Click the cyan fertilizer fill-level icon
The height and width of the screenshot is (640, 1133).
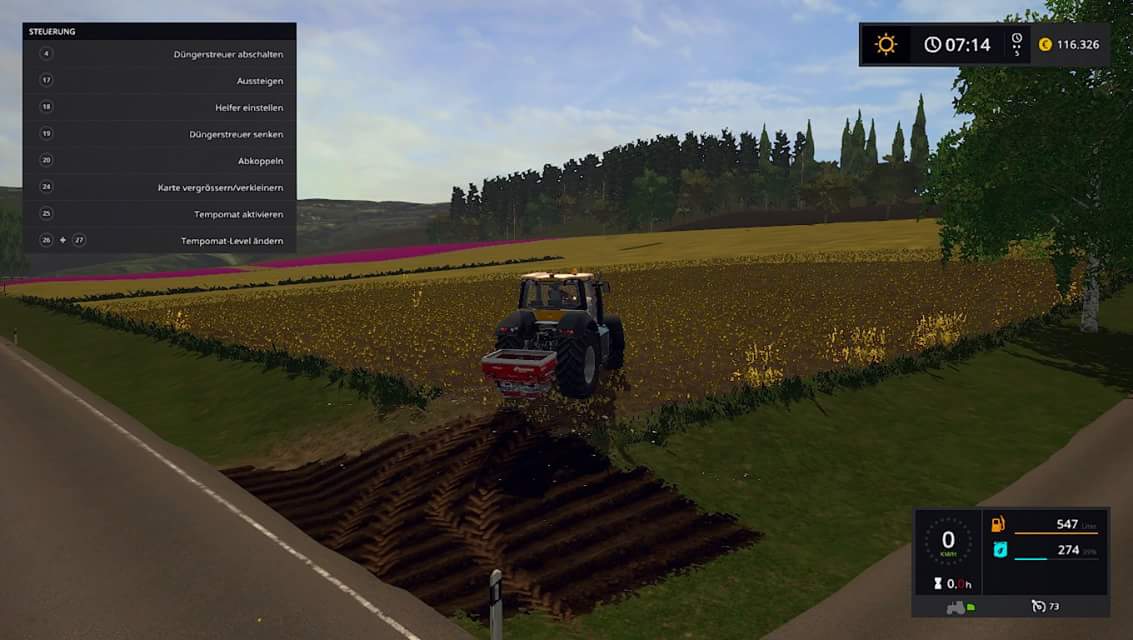pyautogui.click(x=998, y=550)
